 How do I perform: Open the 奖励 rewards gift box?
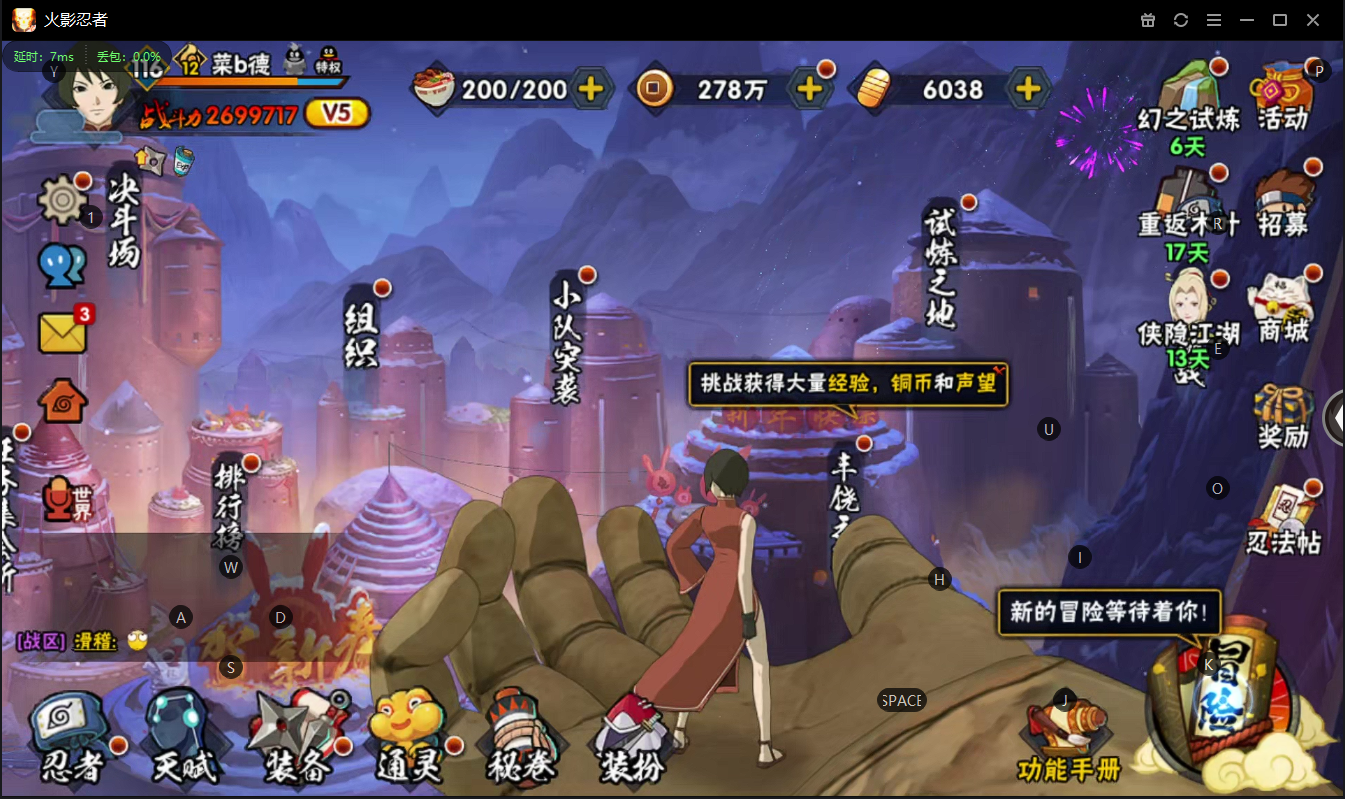(x=1283, y=415)
